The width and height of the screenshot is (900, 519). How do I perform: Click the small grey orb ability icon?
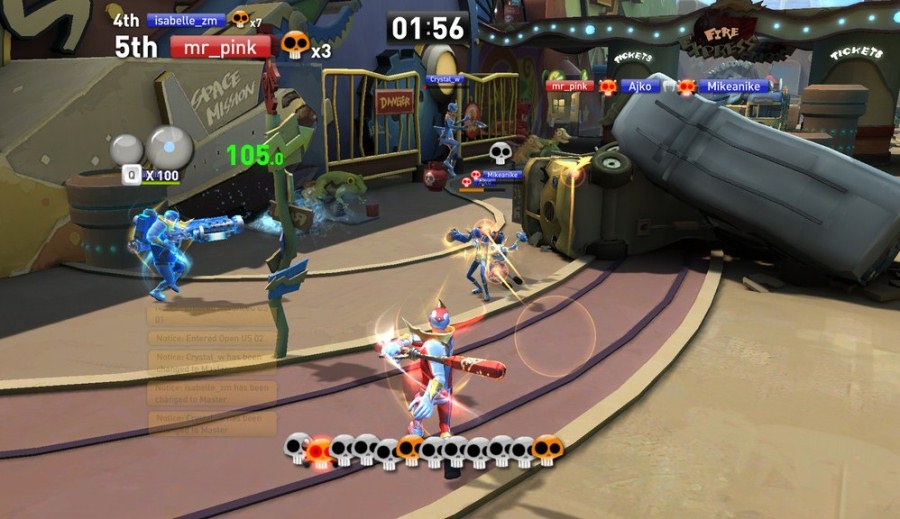tap(127, 150)
